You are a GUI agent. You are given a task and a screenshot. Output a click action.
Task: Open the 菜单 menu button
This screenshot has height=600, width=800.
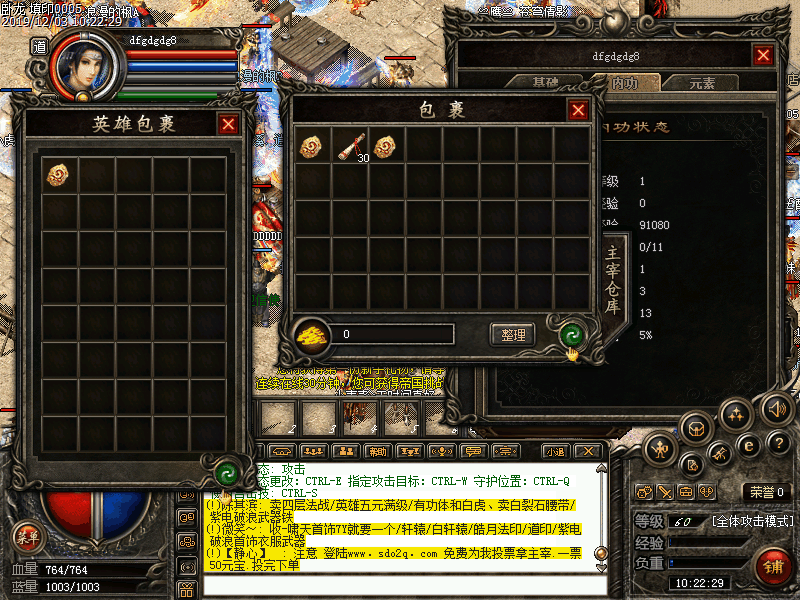click(x=28, y=537)
